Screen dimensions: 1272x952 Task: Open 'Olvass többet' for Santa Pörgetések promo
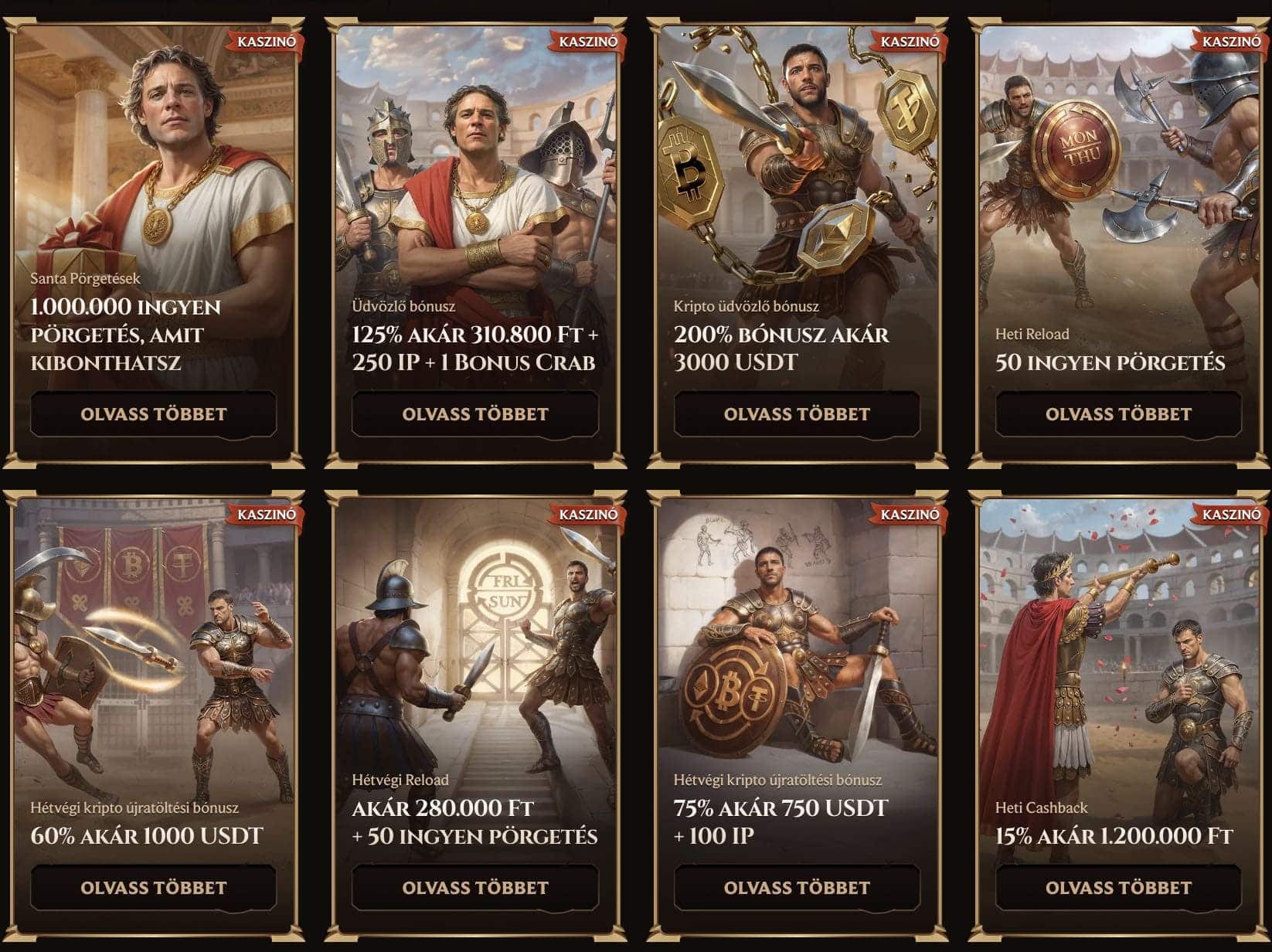coord(153,414)
